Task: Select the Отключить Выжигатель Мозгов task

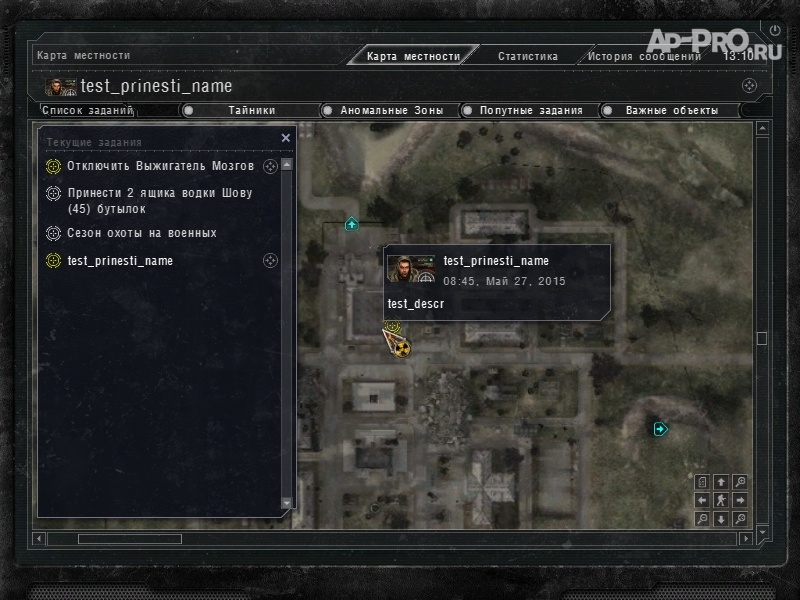Action: (x=160, y=166)
